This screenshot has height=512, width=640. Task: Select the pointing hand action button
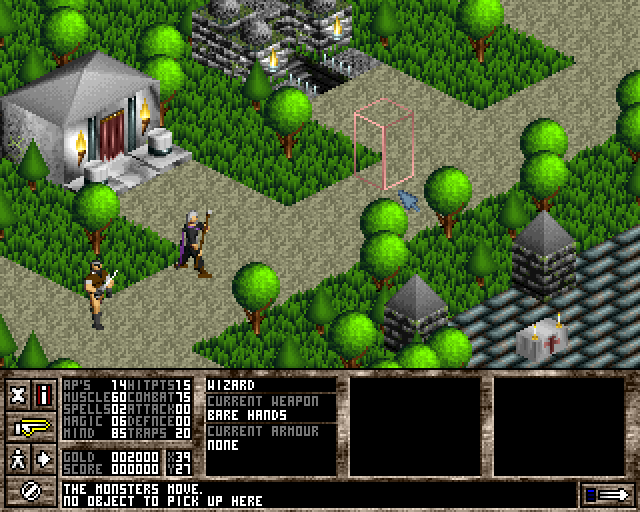point(31,427)
